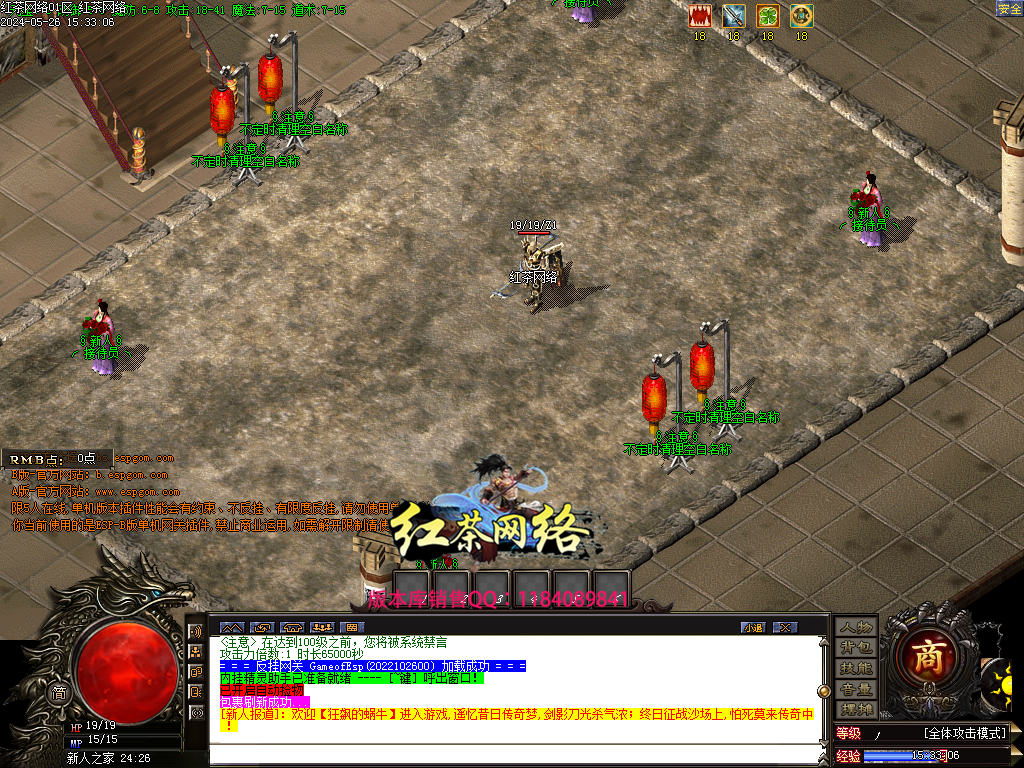Viewport: 1024px width, 768px height.
Task: Click the red fanged jaws buff icon
Action: (699, 16)
